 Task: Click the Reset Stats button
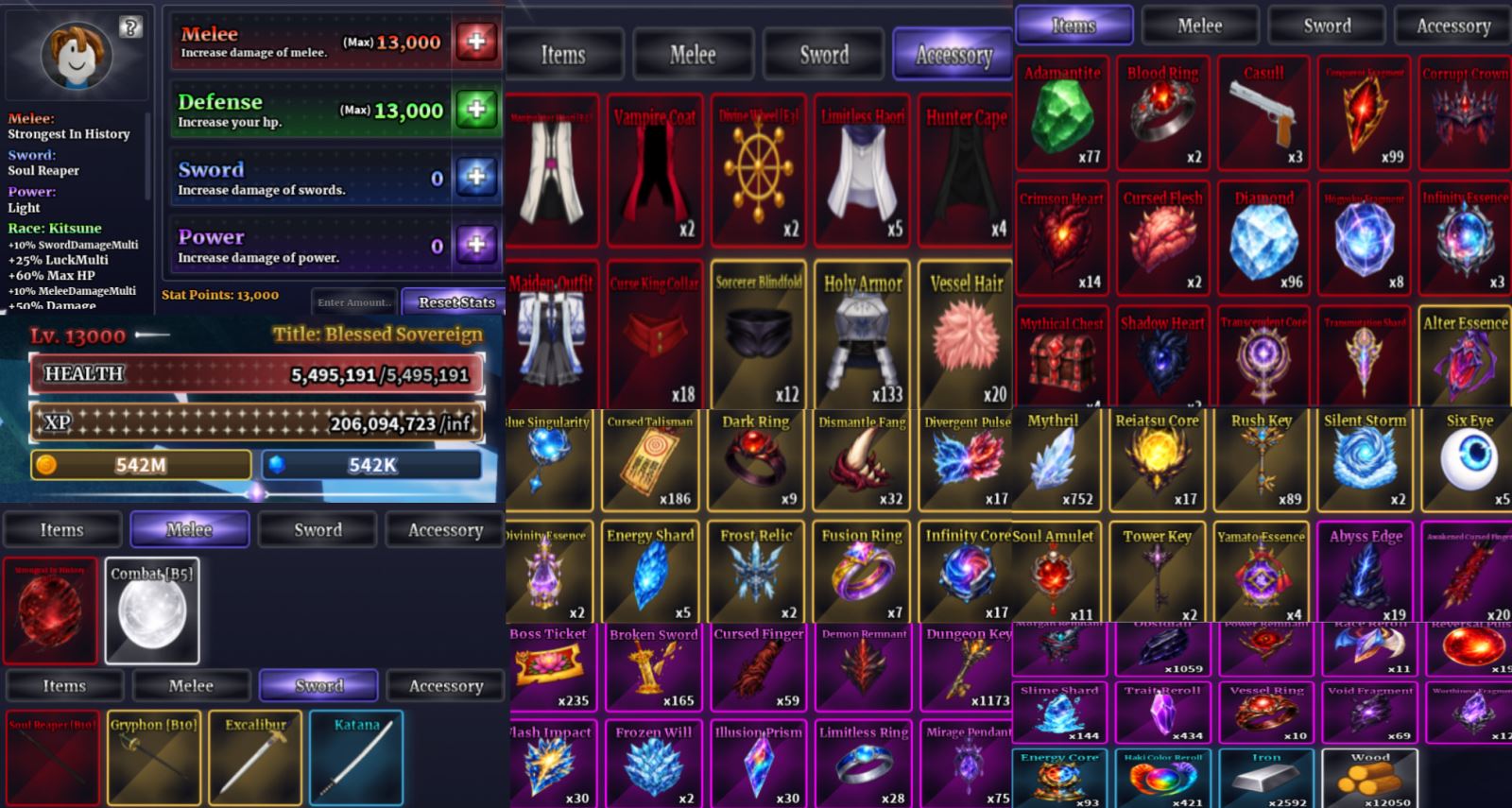click(x=455, y=302)
